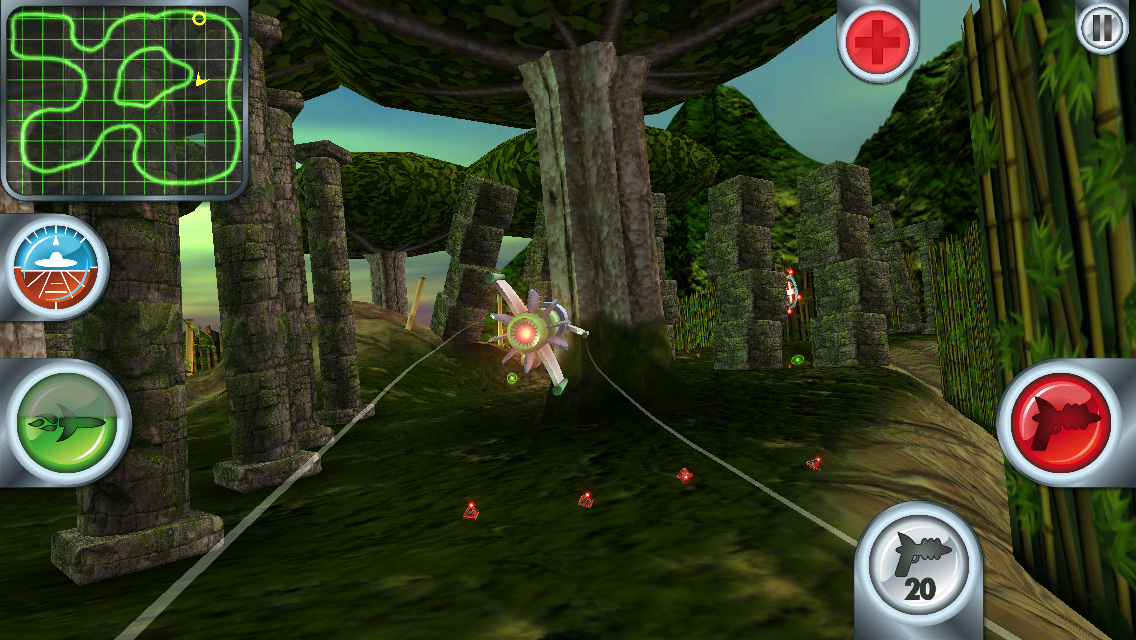Tap the attitude indicator gauge button
This screenshot has height=640, width=1136.
tap(57, 266)
